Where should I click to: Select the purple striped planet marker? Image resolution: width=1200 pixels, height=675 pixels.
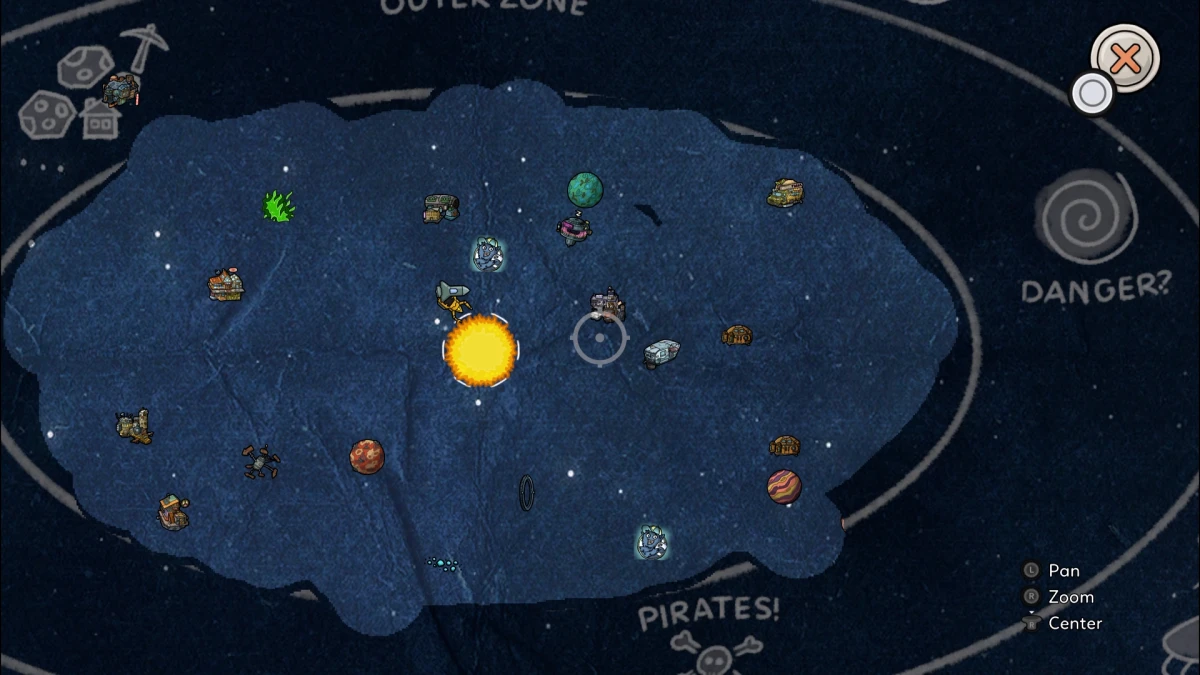(x=784, y=487)
